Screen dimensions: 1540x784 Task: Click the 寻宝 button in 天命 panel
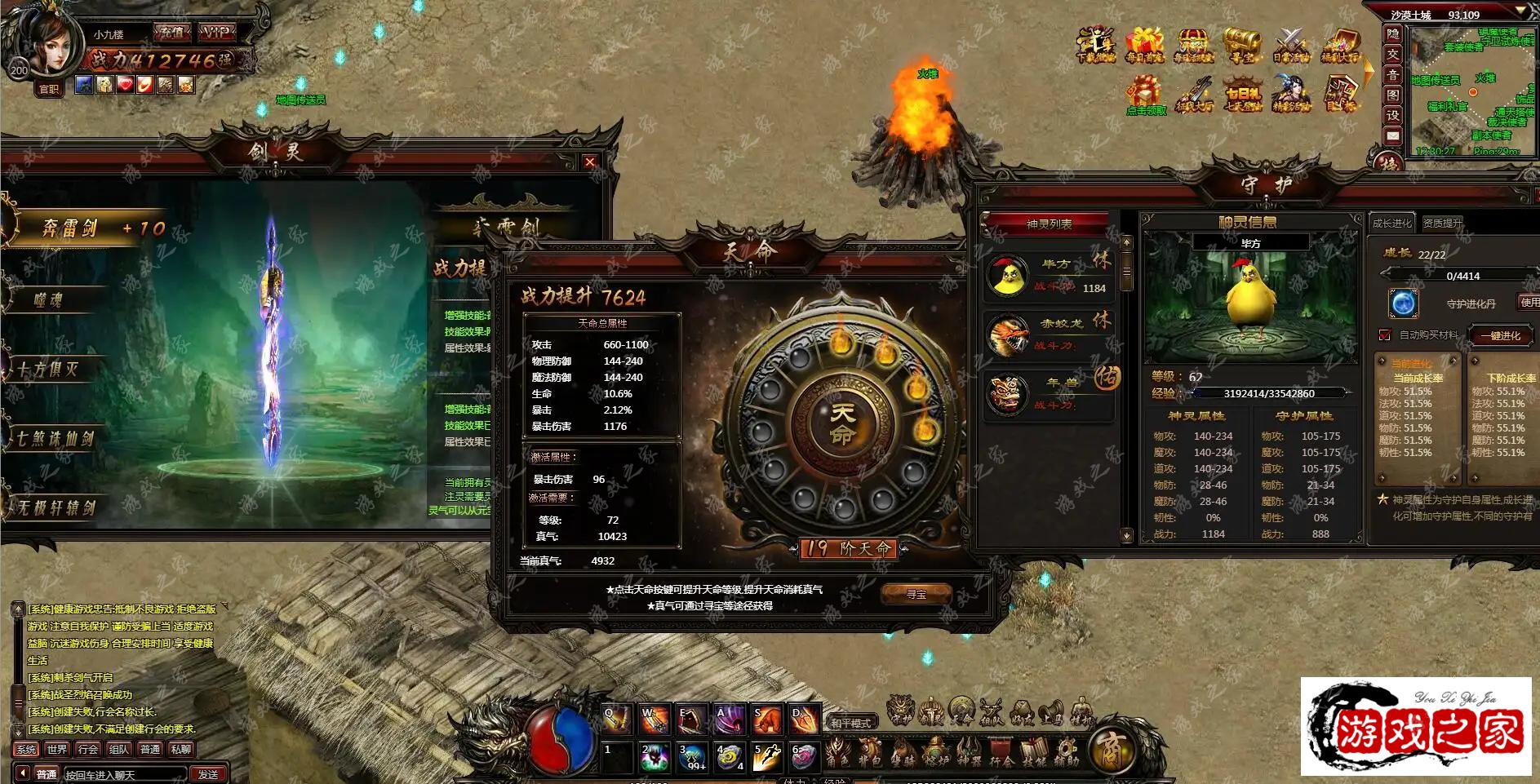pos(916,594)
